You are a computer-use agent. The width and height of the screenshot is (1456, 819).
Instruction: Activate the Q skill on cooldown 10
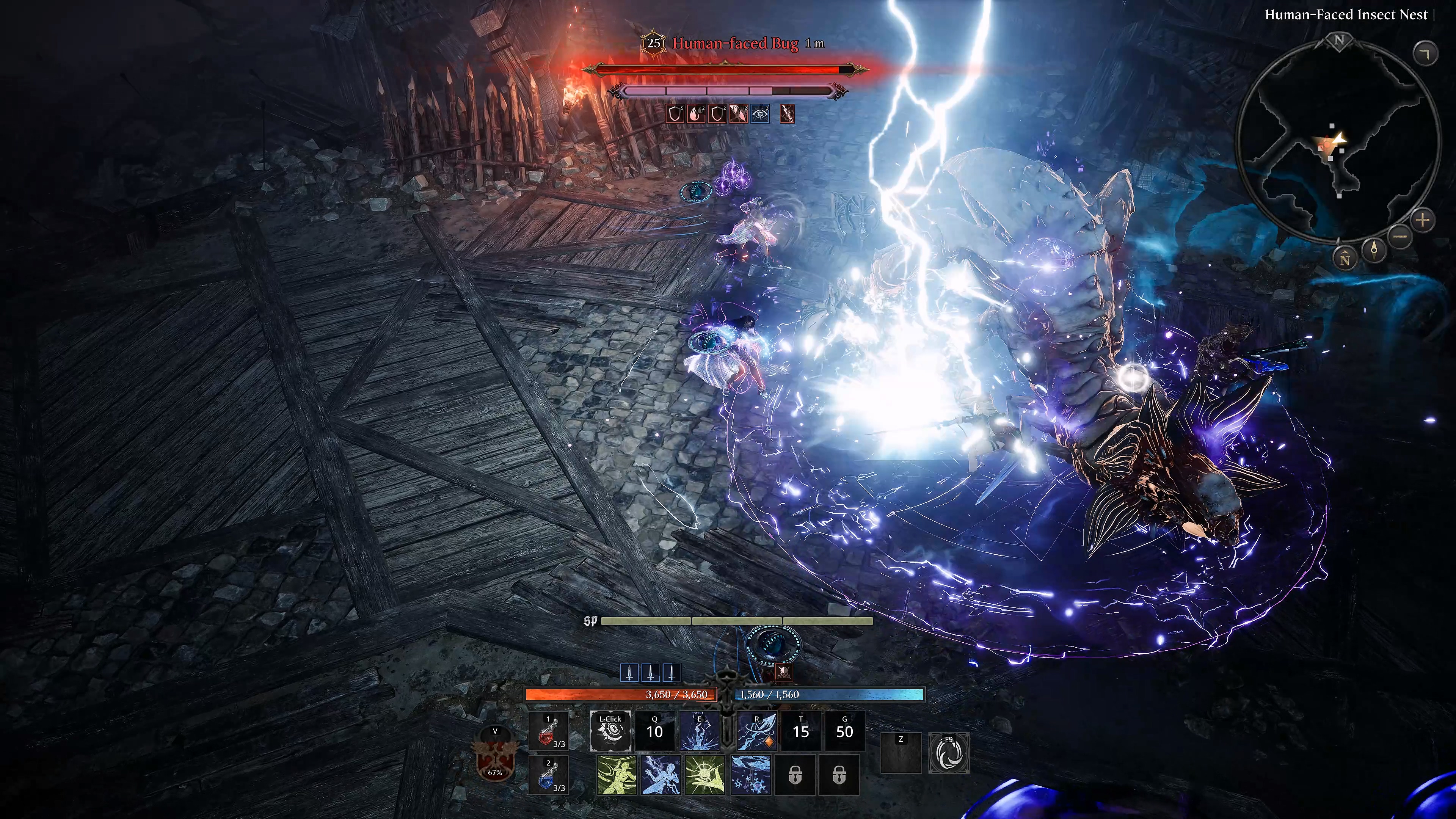(654, 731)
